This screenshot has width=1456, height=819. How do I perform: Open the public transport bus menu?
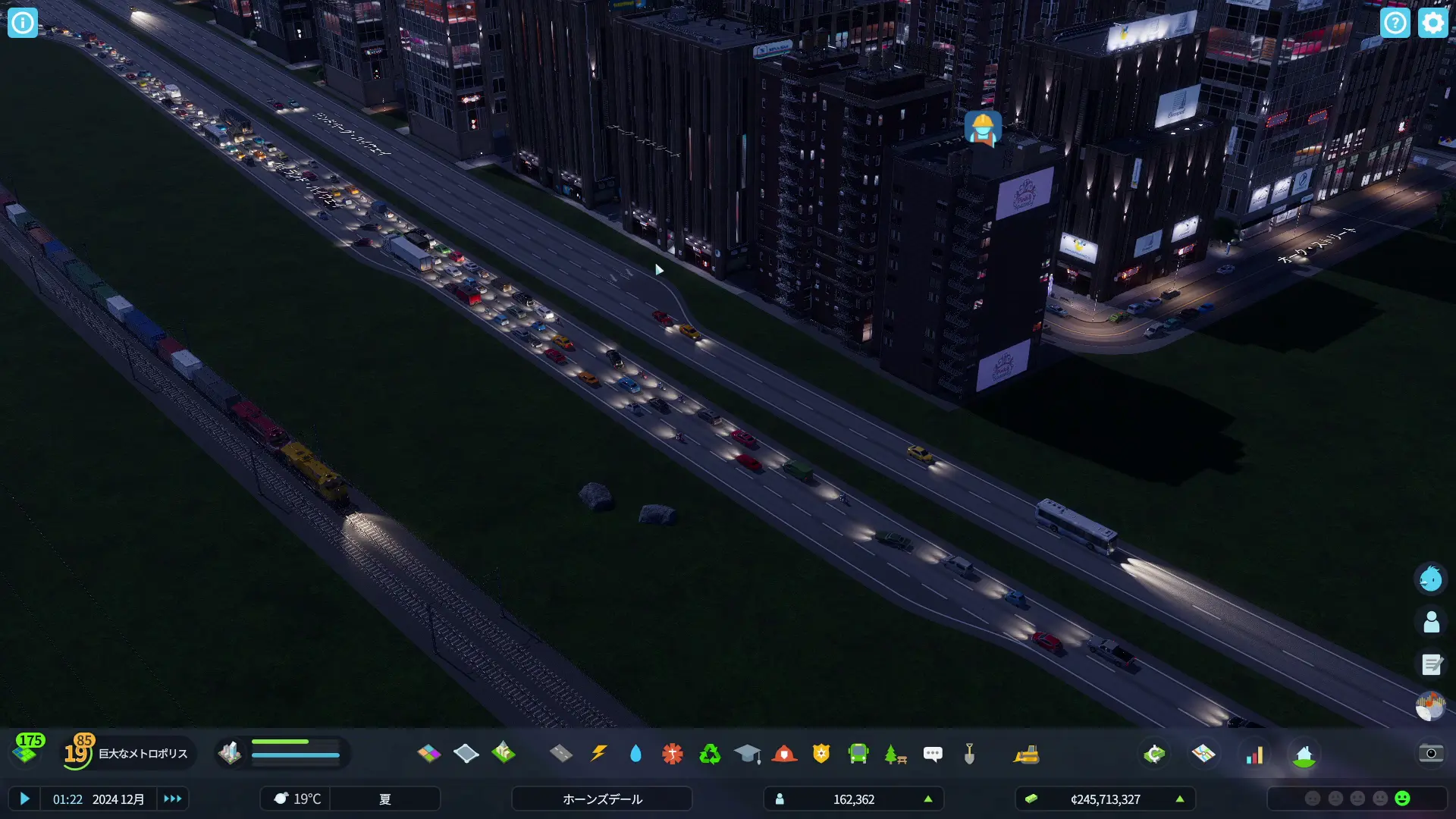point(858,753)
